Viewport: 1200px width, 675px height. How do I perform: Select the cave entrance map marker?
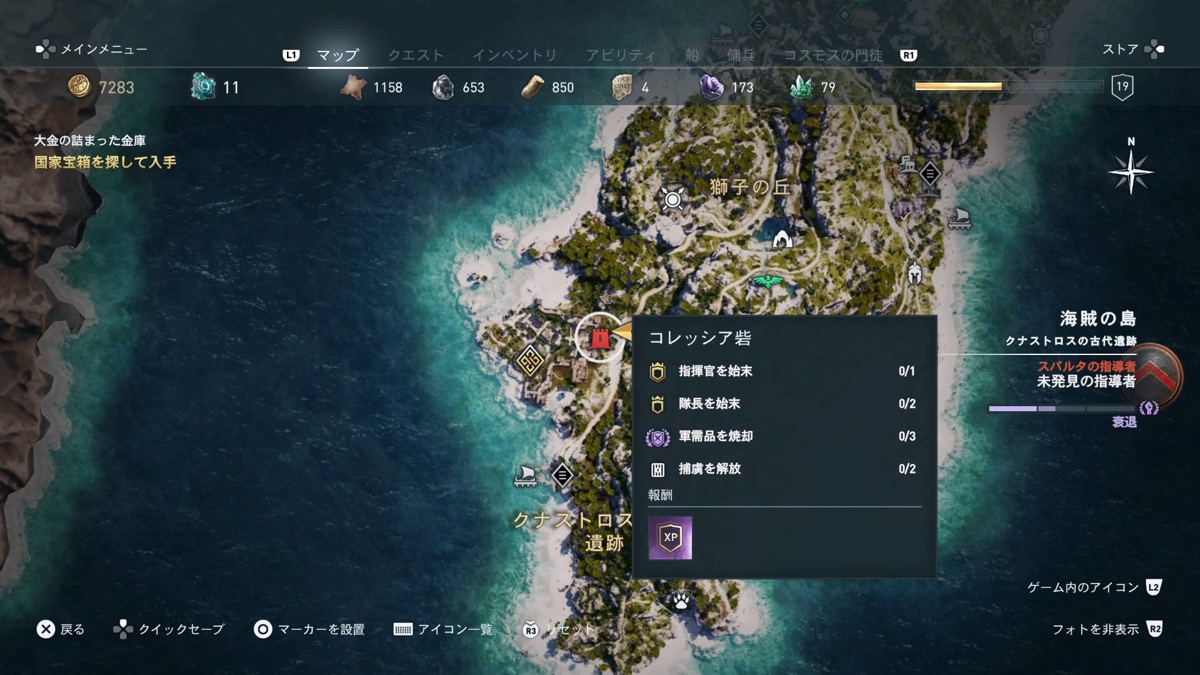[782, 238]
